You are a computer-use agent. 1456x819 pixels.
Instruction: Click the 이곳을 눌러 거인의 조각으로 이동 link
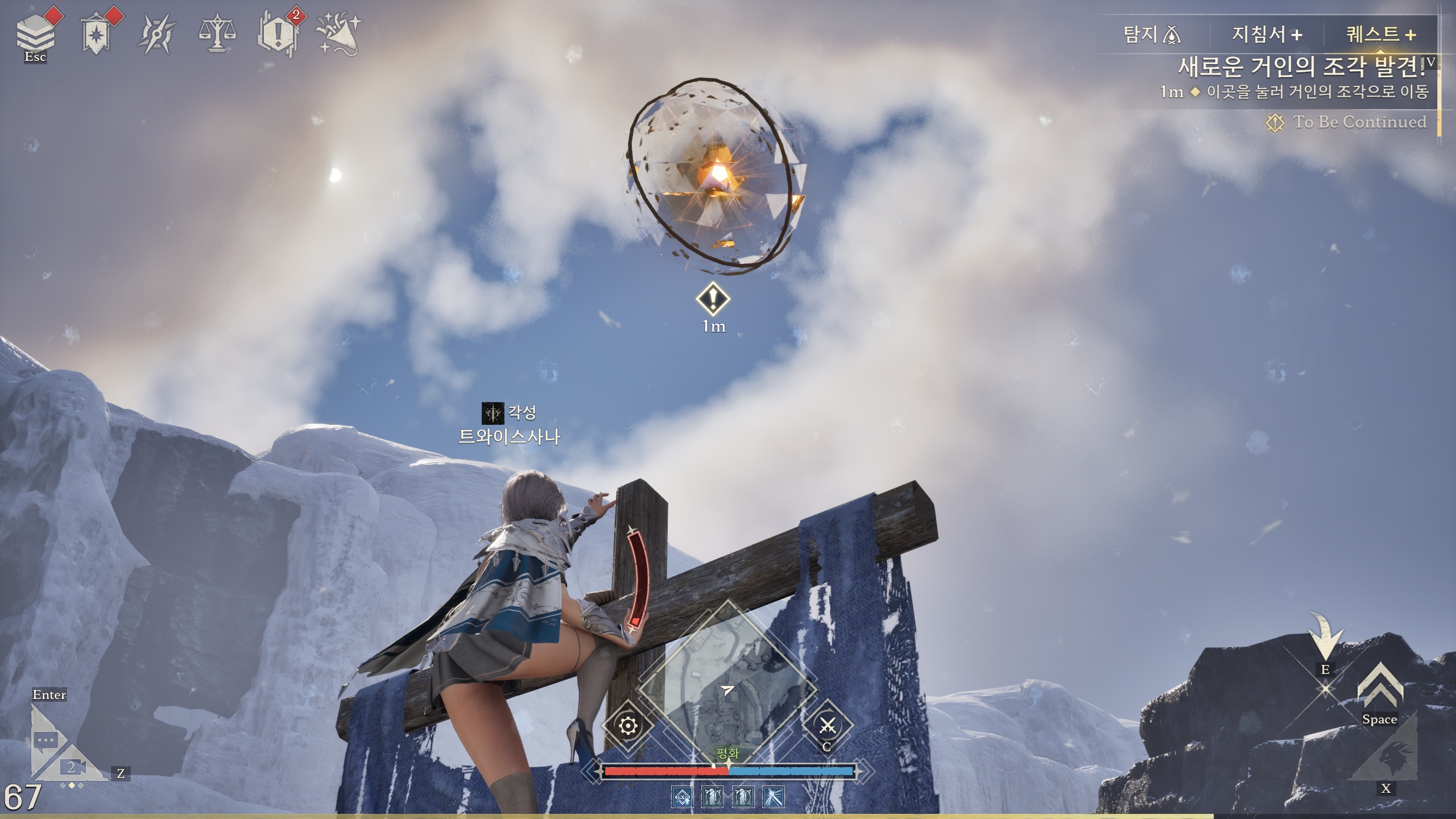1317,92
